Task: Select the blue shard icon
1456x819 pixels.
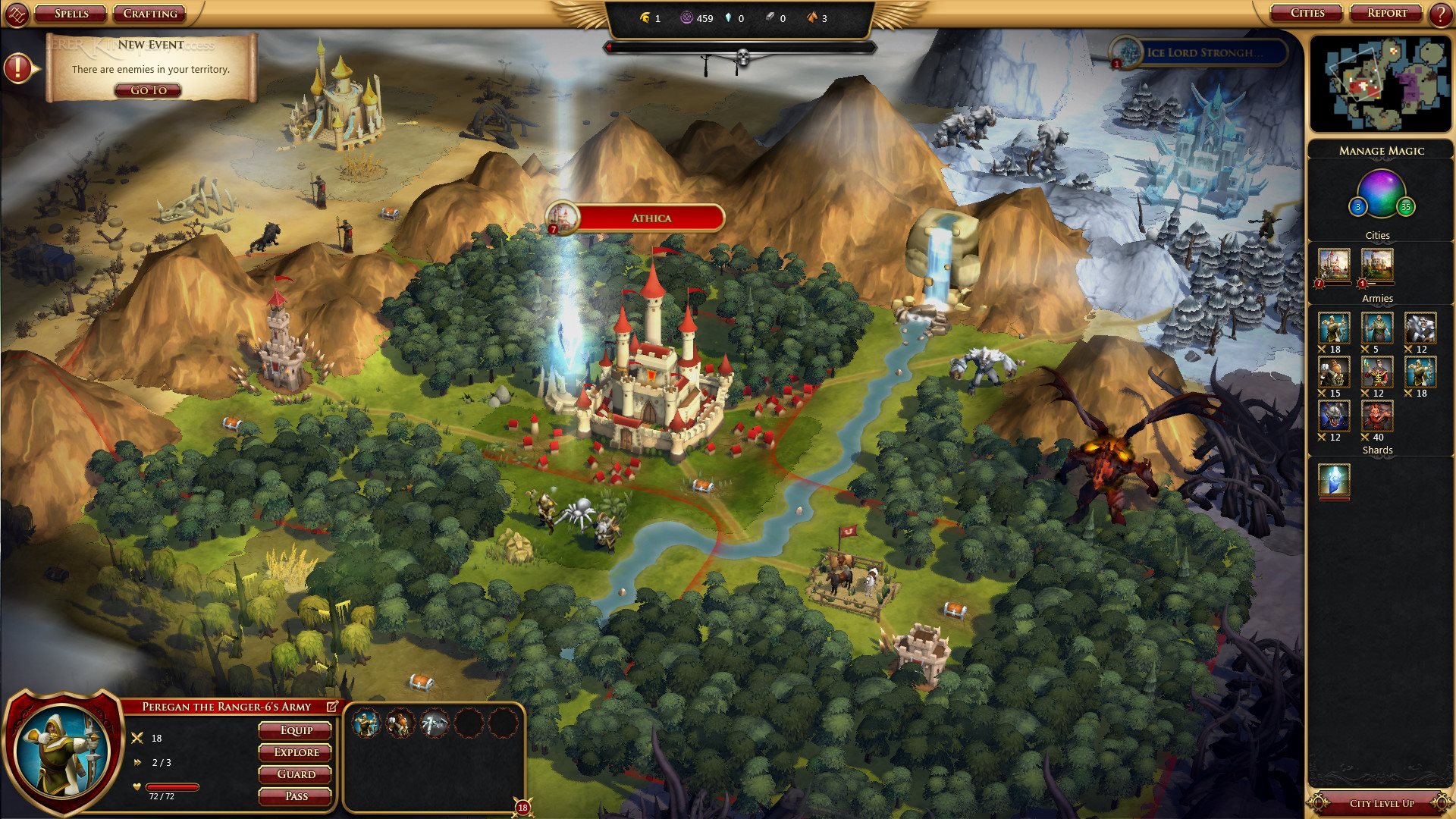Action: point(1334,480)
